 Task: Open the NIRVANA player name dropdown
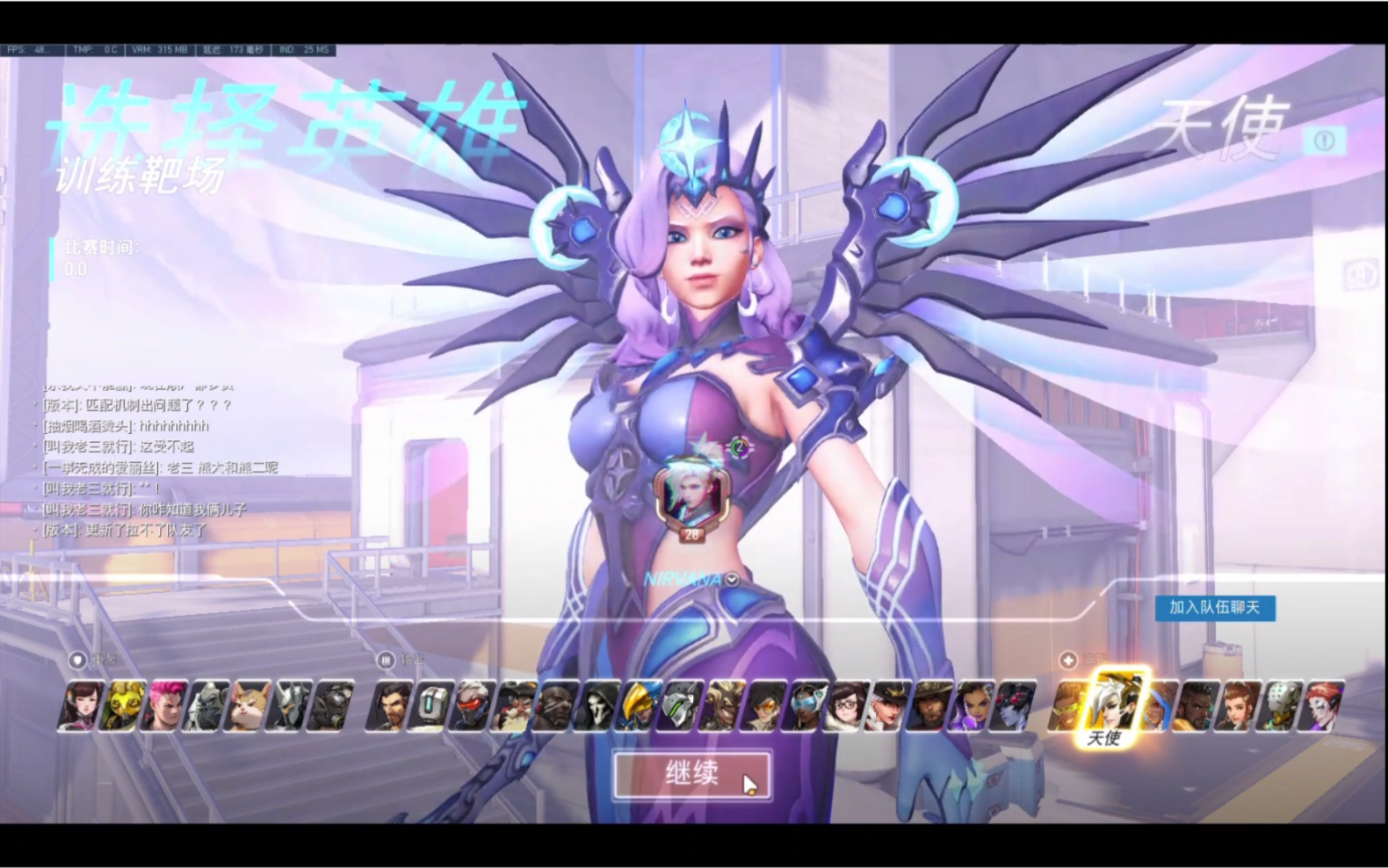click(x=733, y=580)
